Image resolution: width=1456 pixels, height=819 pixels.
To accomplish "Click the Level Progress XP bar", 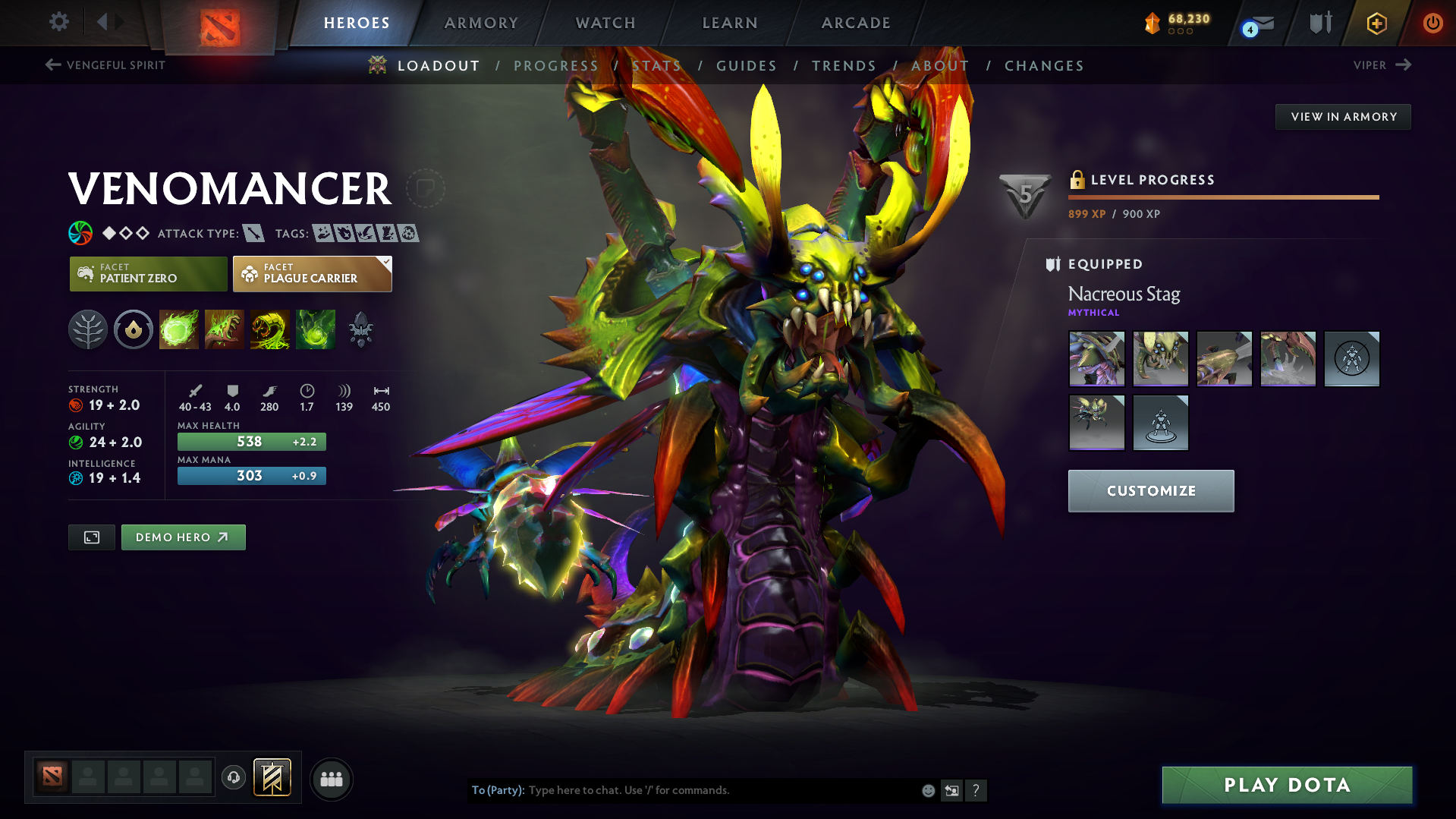I will pos(1223,197).
